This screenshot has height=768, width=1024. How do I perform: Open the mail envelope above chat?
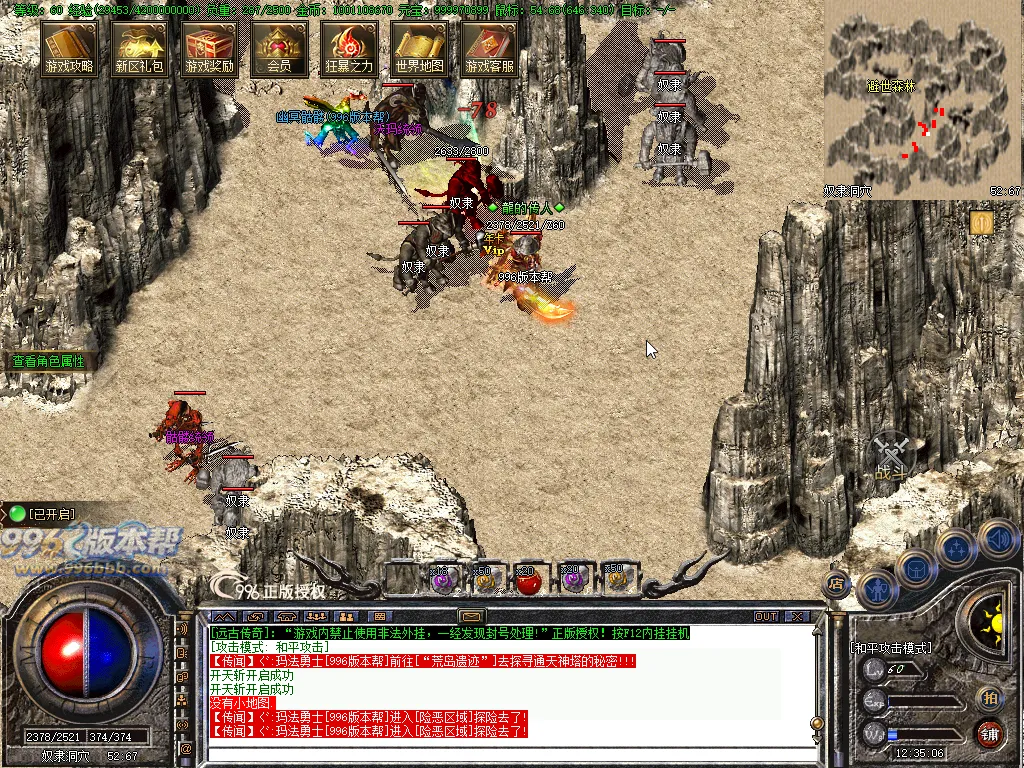[472, 616]
